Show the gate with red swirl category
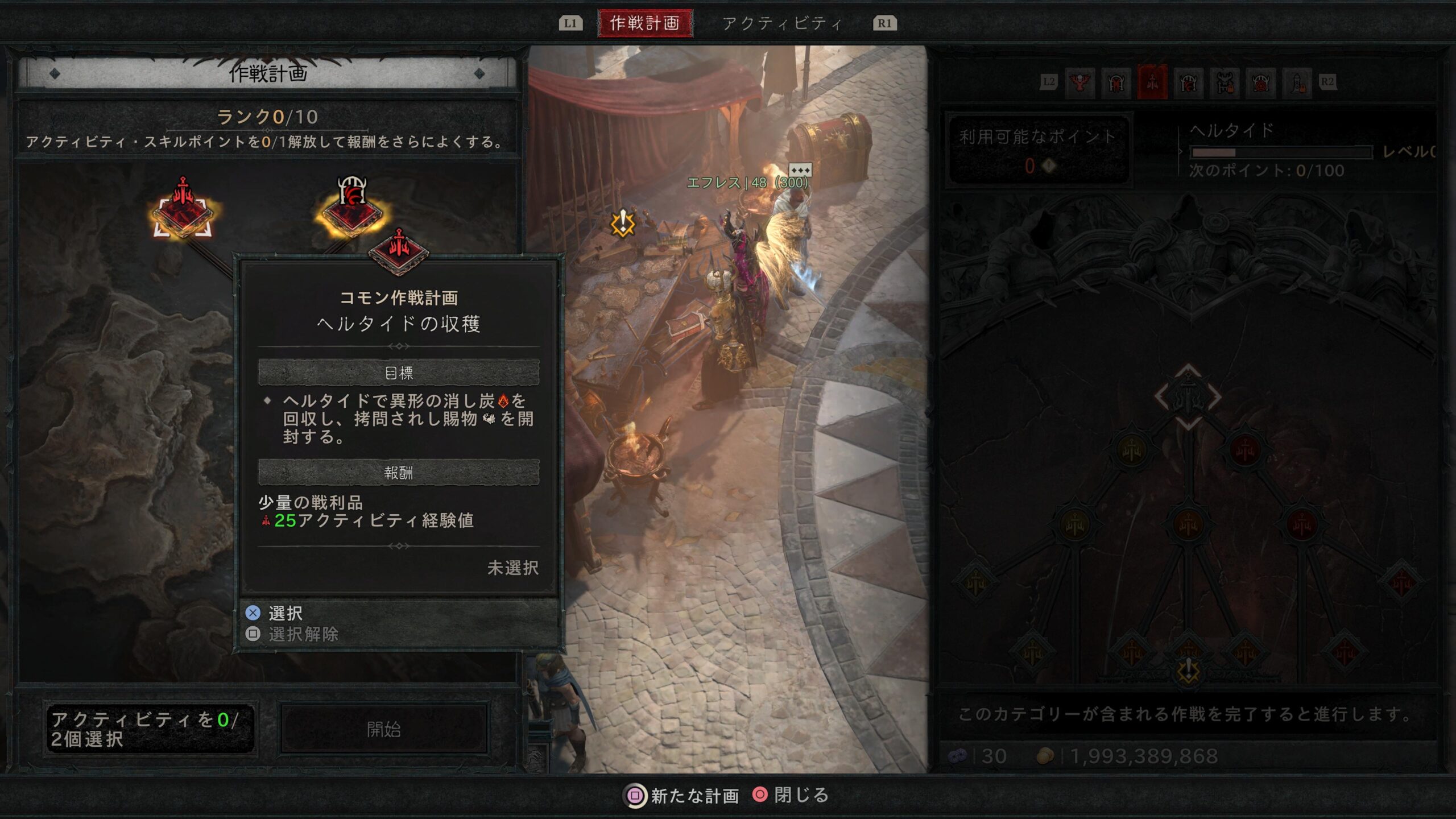 (x=1261, y=83)
